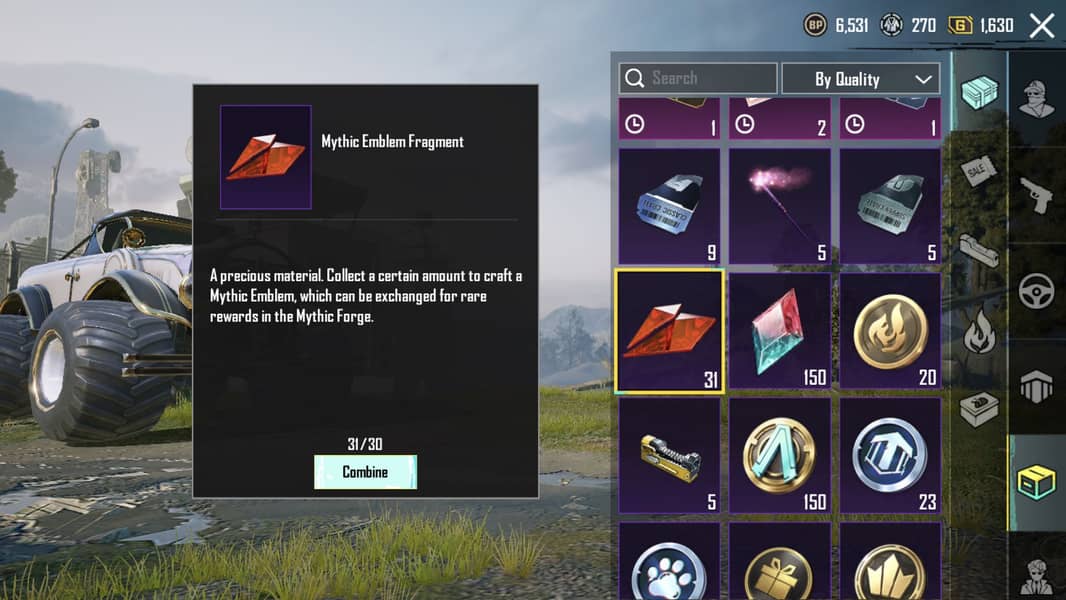The image size is (1066, 600).
Task: Combine the Mythic Emblem Fragments
Action: (x=365, y=472)
